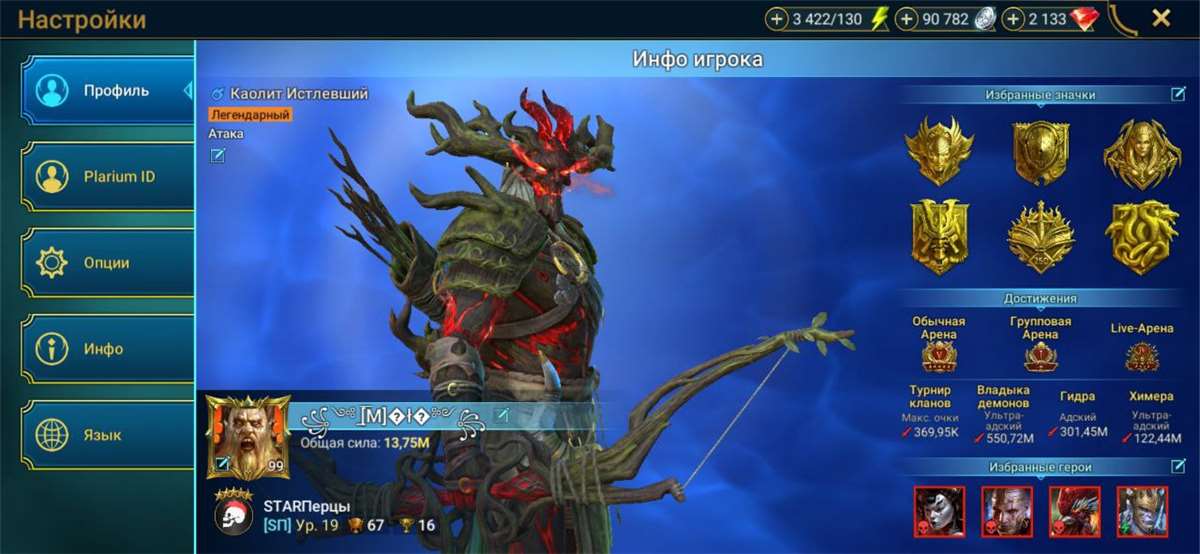
Task: Edit the favorite badges selection
Action: (x=1178, y=95)
